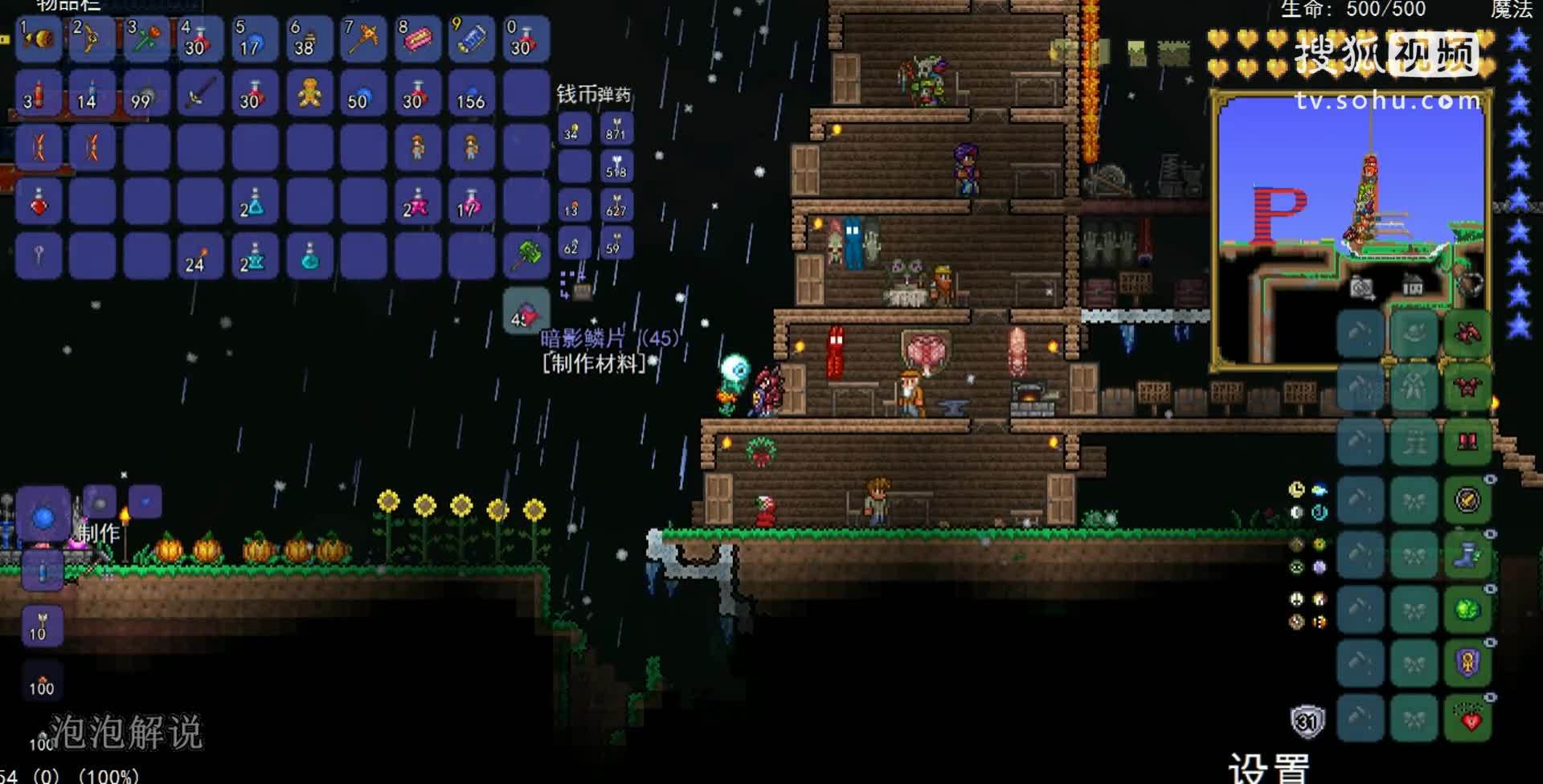The height and width of the screenshot is (784, 1543).
Task: Open the minimap in the gold frame
Action: pyautogui.click(x=1352, y=231)
